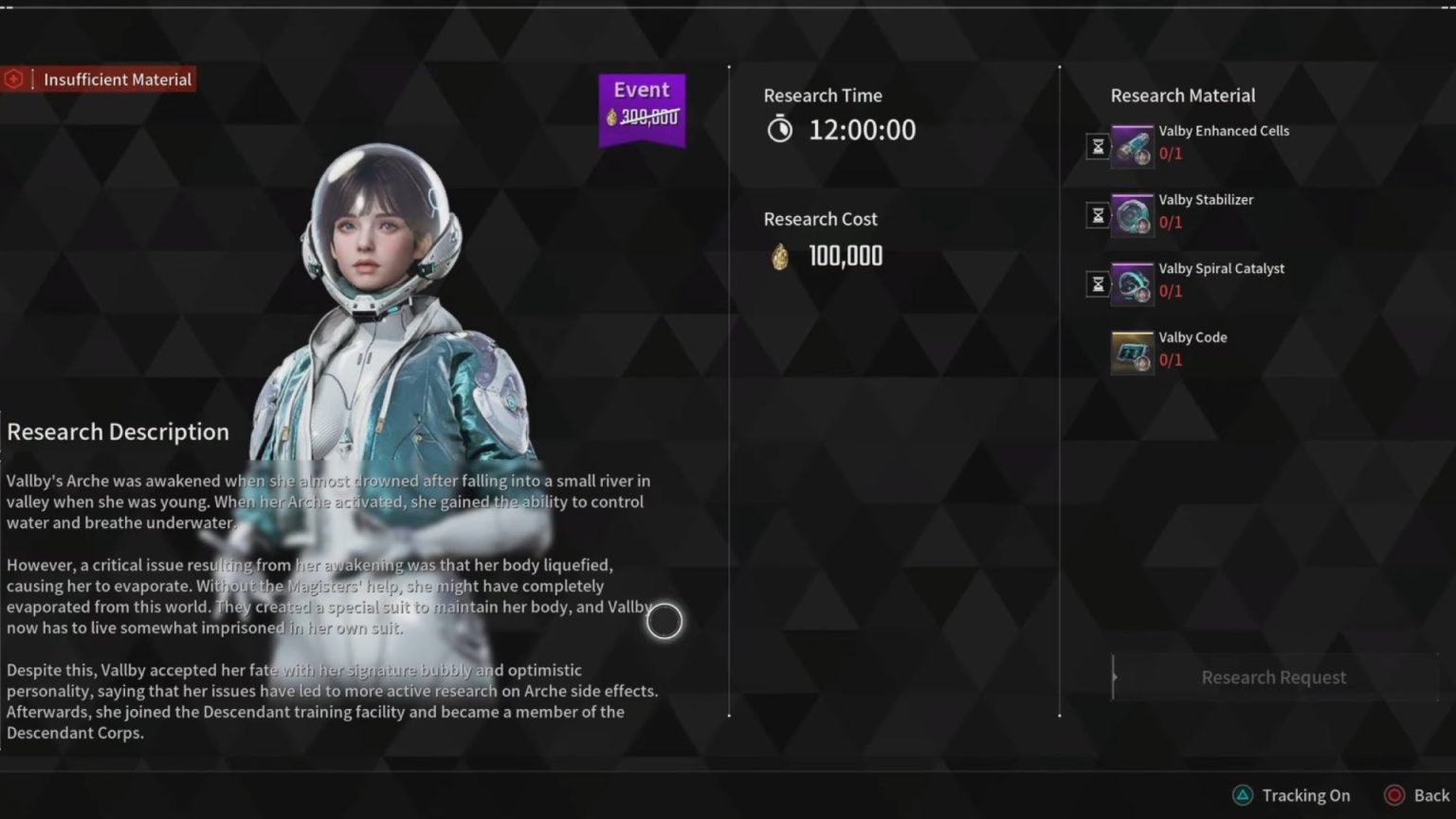Open the Event badge for discounted cost

(642, 104)
